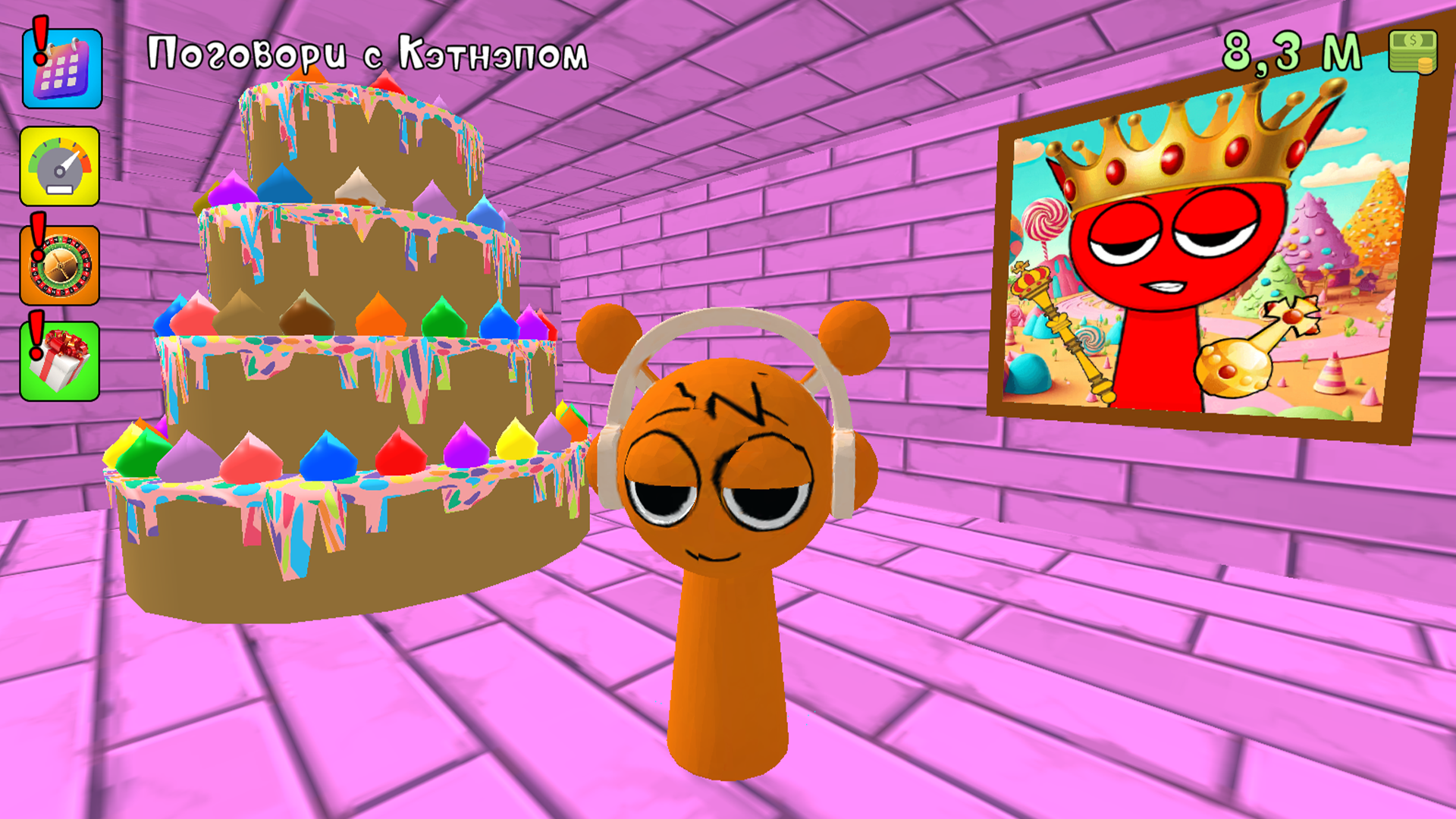
Task: Tap the quest text Поговори с Кэтнэпом
Action: [x=369, y=52]
